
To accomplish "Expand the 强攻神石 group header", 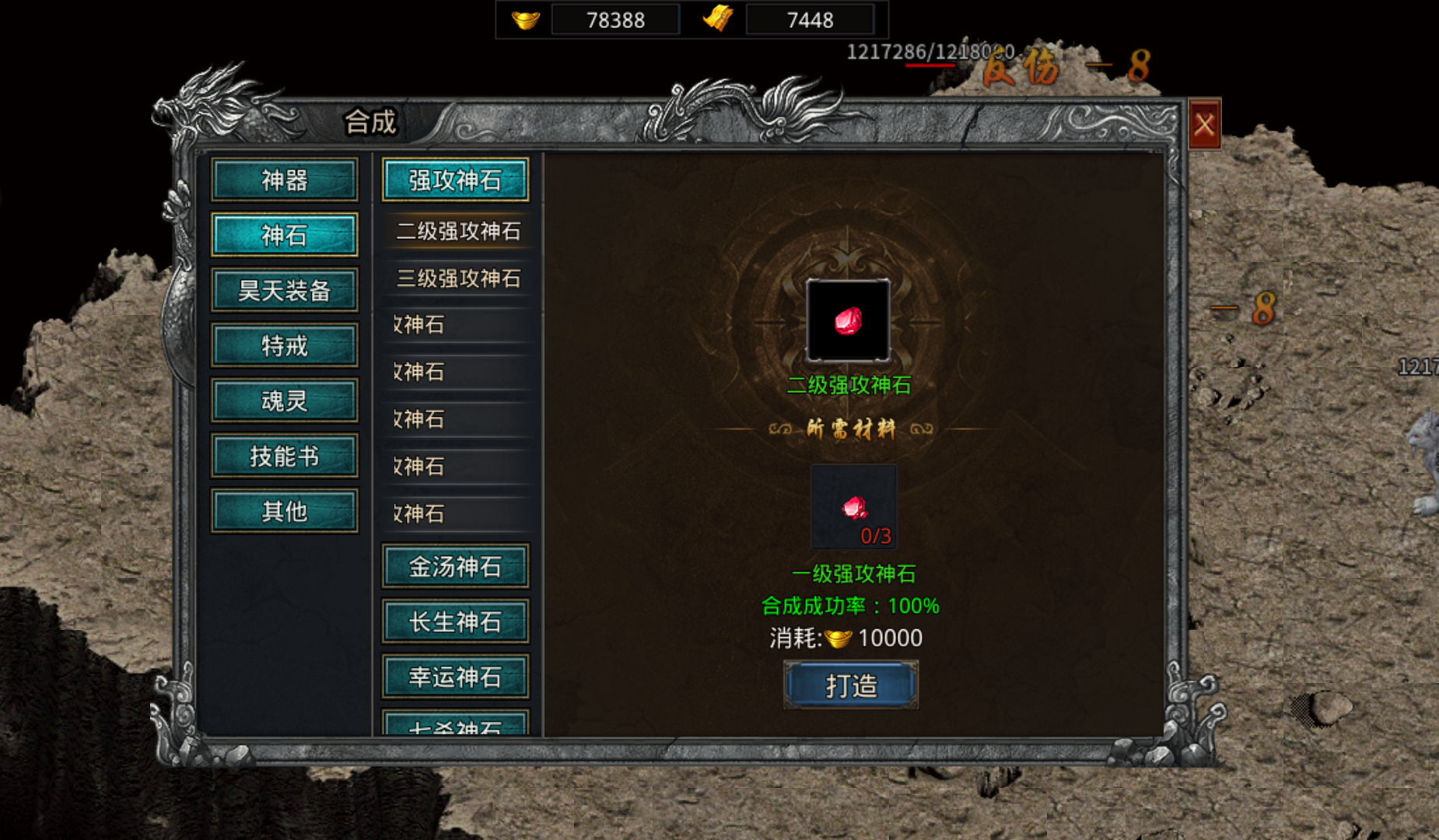I will click(454, 179).
